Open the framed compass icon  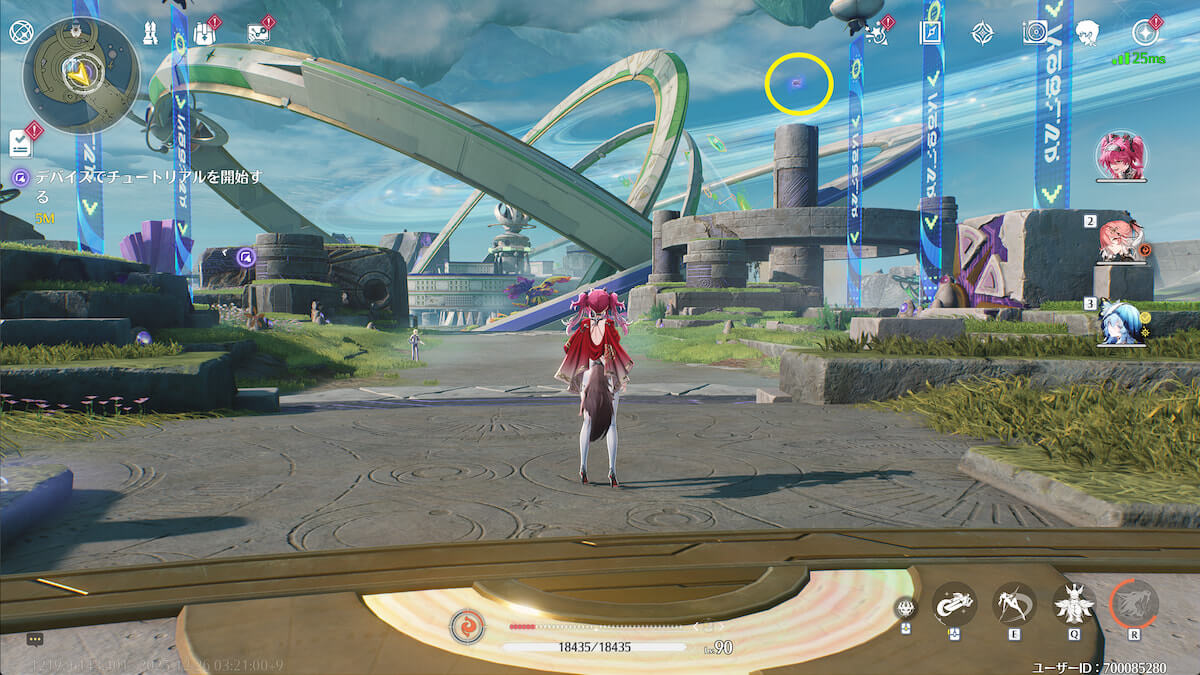point(931,32)
